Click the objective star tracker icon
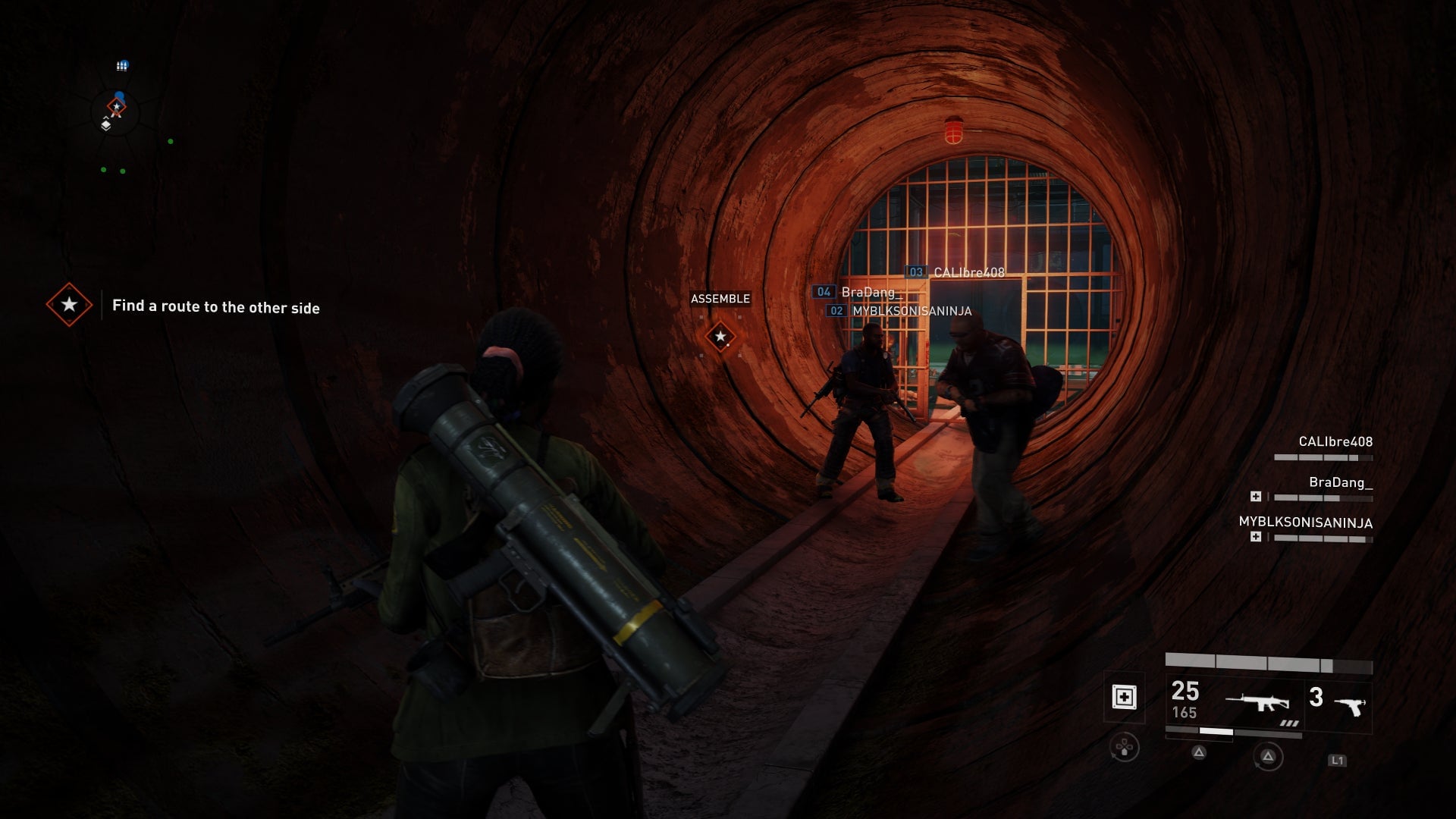 click(69, 305)
